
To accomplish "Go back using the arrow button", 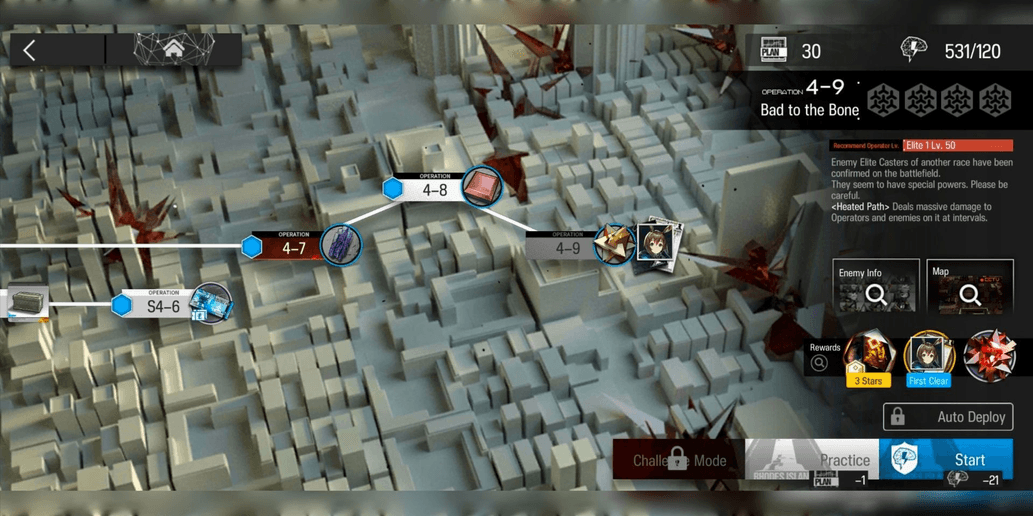I will coord(30,50).
